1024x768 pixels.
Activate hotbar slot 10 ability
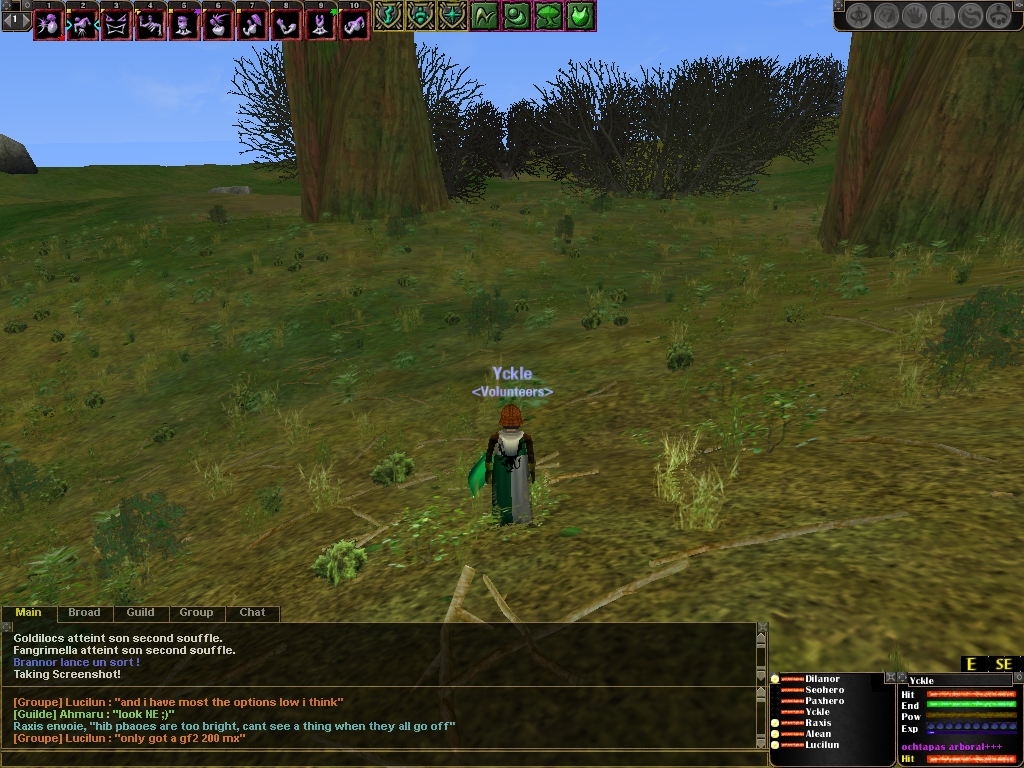pyautogui.click(x=353, y=24)
